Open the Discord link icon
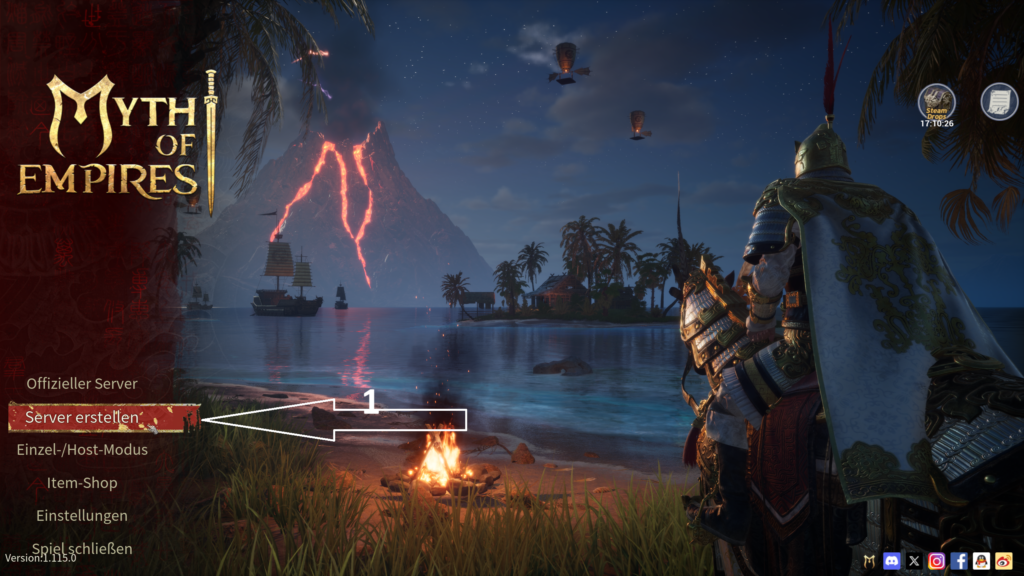Viewport: 1024px width, 576px height. pyautogui.click(x=892, y=561)
